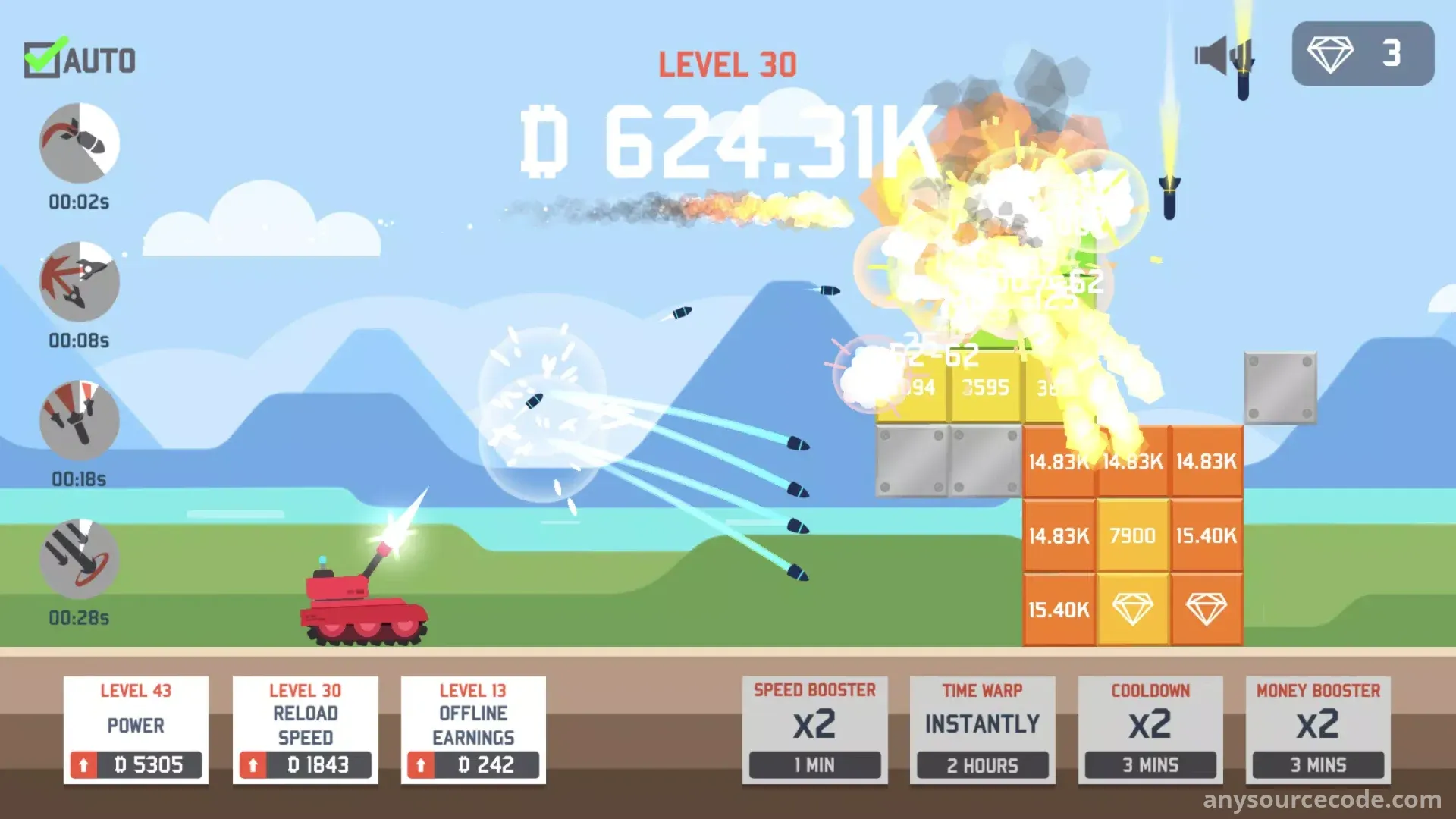Screen dimensions: 1456x819
Task: Activate the missile rain ability
Action: pos(80,559)
